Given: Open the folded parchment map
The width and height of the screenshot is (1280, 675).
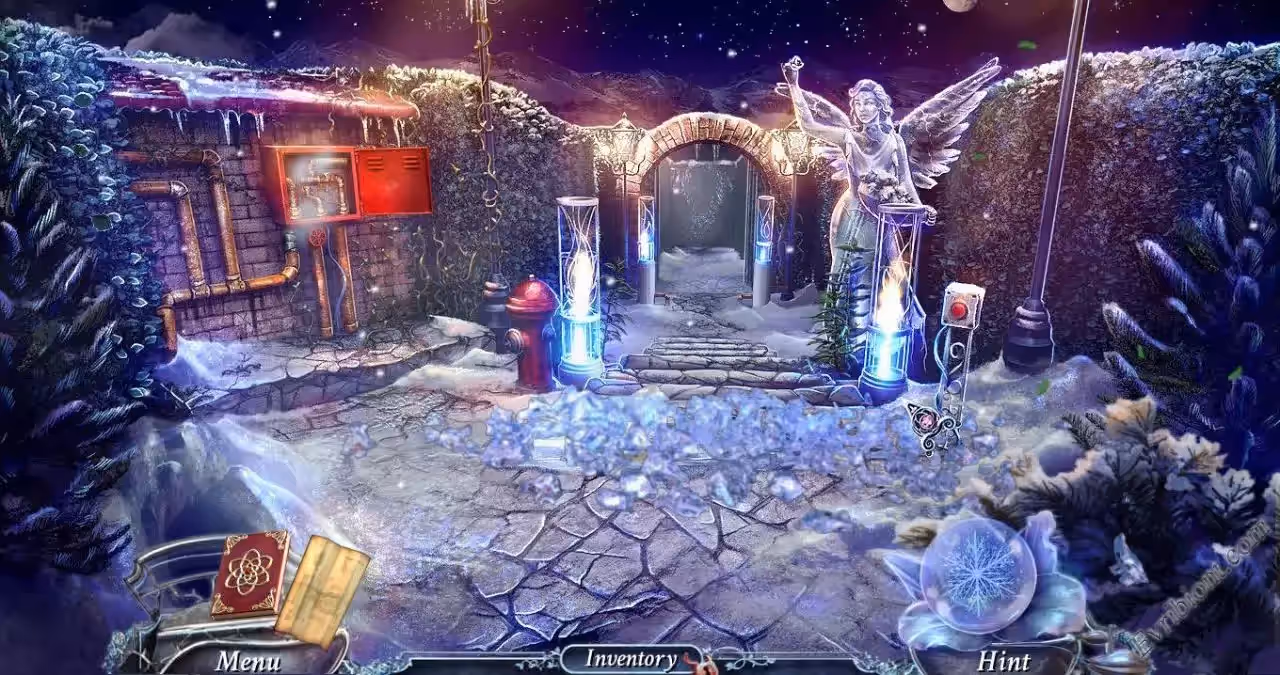Looking at the screenshot, I should (x=322, y=589).
